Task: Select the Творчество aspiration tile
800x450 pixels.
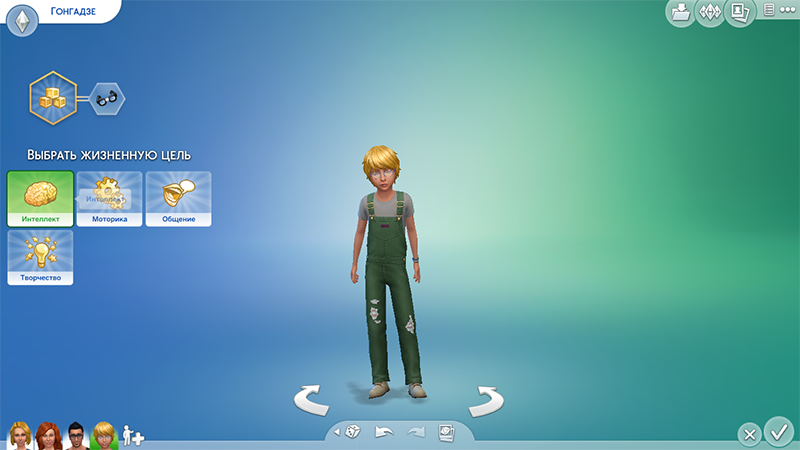Action: pyautogui.click(x=40, y=257)
